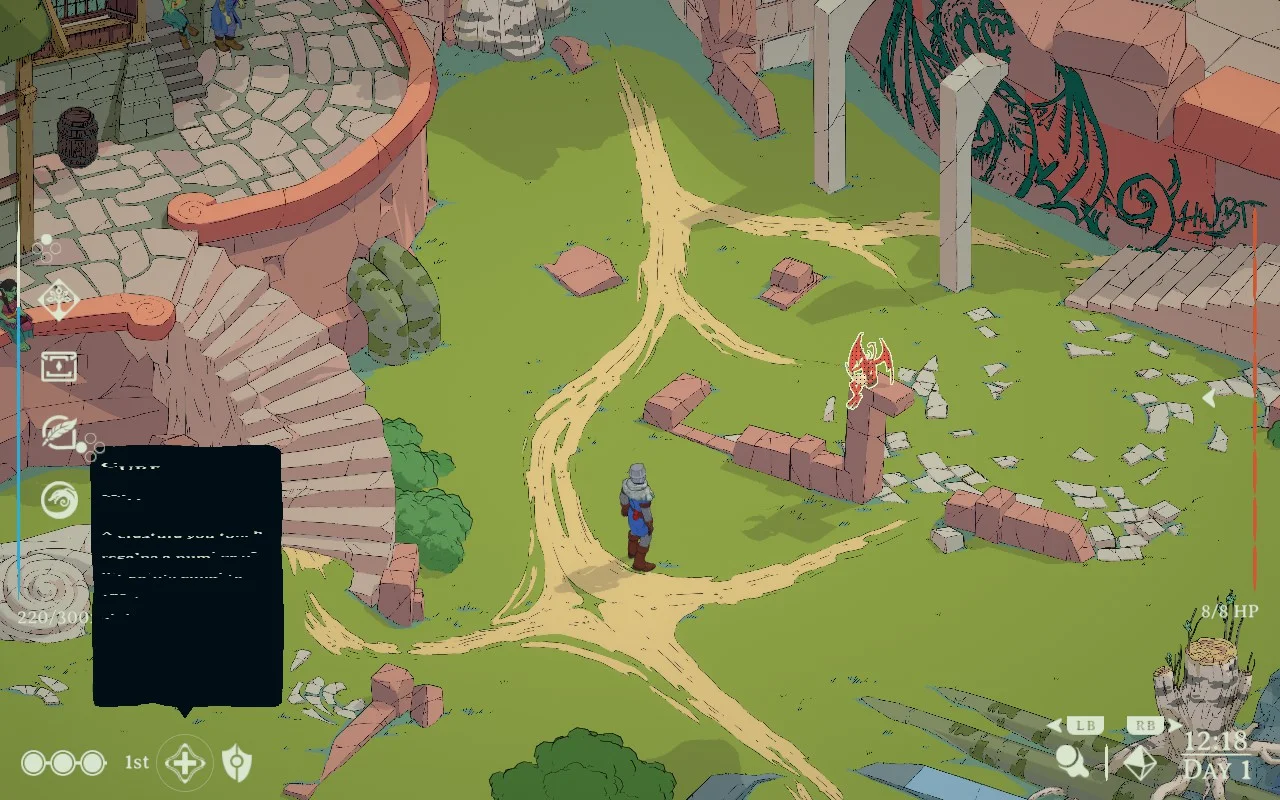The image size is (1280, 800).
Task: Expand the bubble cluster above the tree icon
Action: 44,247
